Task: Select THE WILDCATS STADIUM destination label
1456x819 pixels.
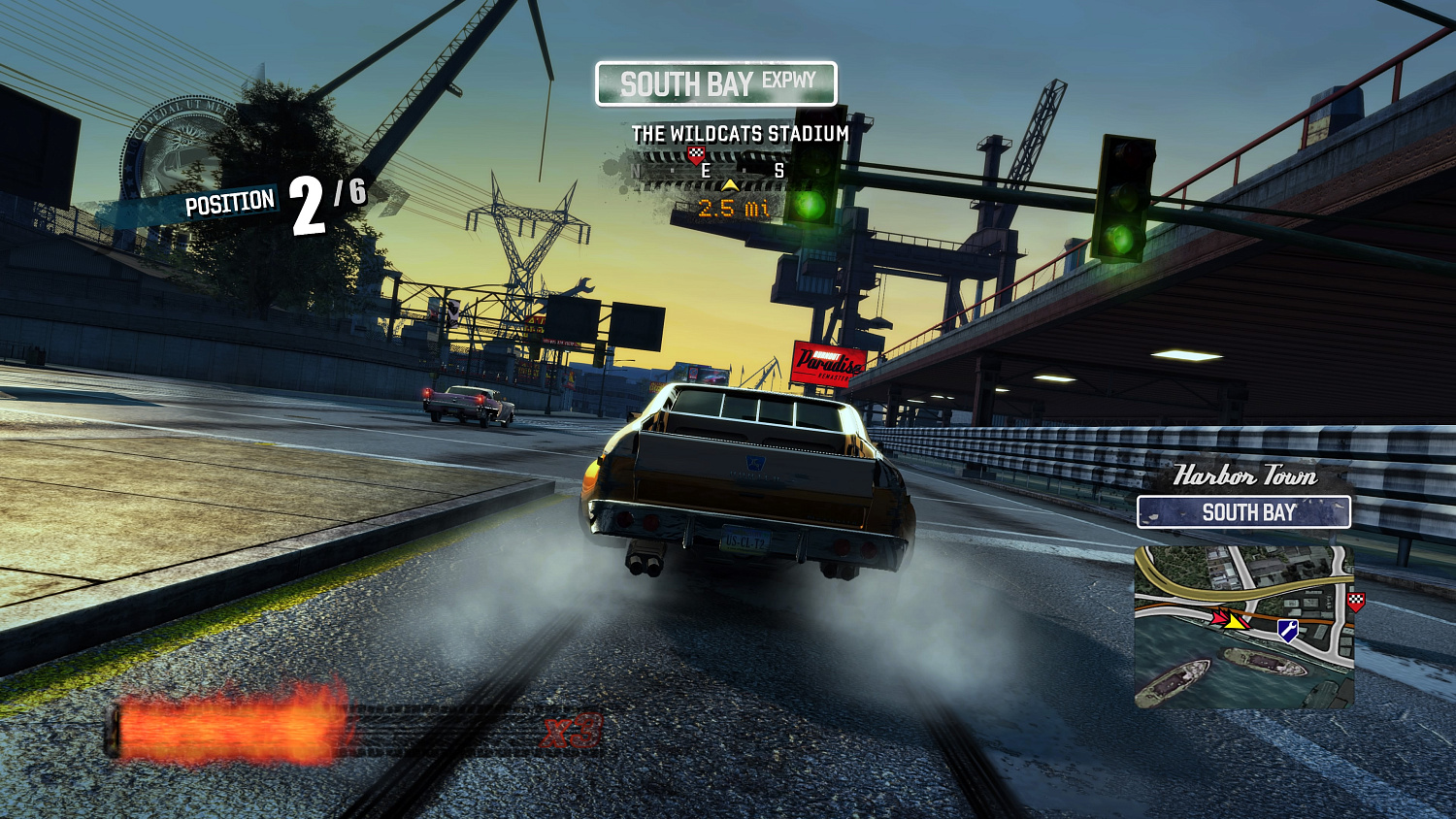Action: pyautogui.click(x=739, y=135)
